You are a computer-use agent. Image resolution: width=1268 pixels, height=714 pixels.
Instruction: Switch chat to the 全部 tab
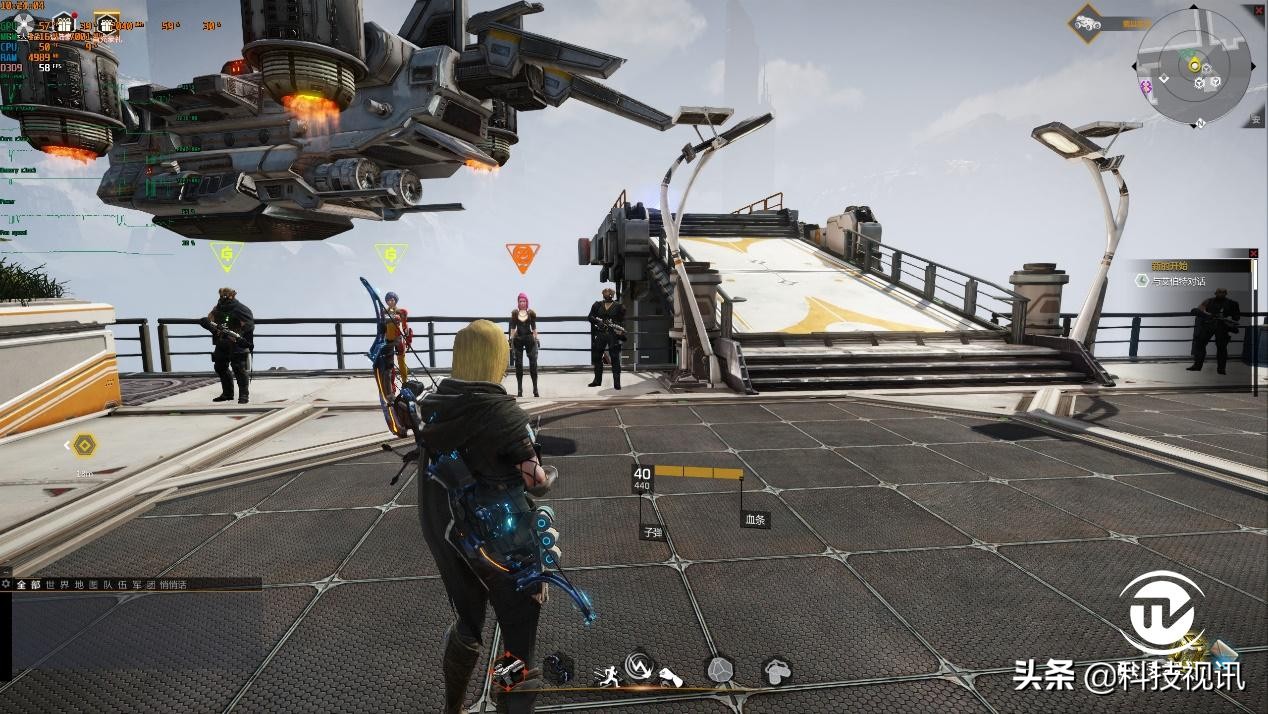pyautogui.click(x=28, y=584)
